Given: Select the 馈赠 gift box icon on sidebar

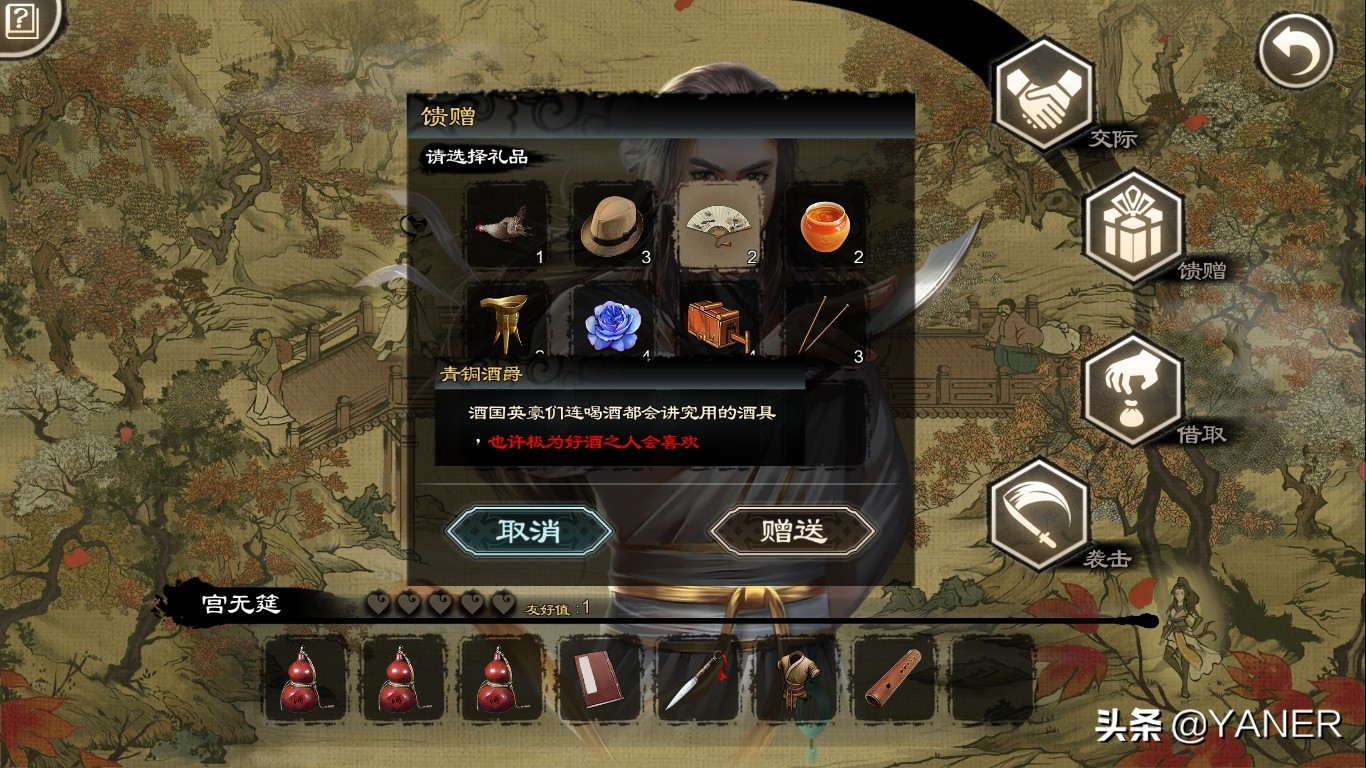Looking at the screenshot, I should (x=1133, y=222).
